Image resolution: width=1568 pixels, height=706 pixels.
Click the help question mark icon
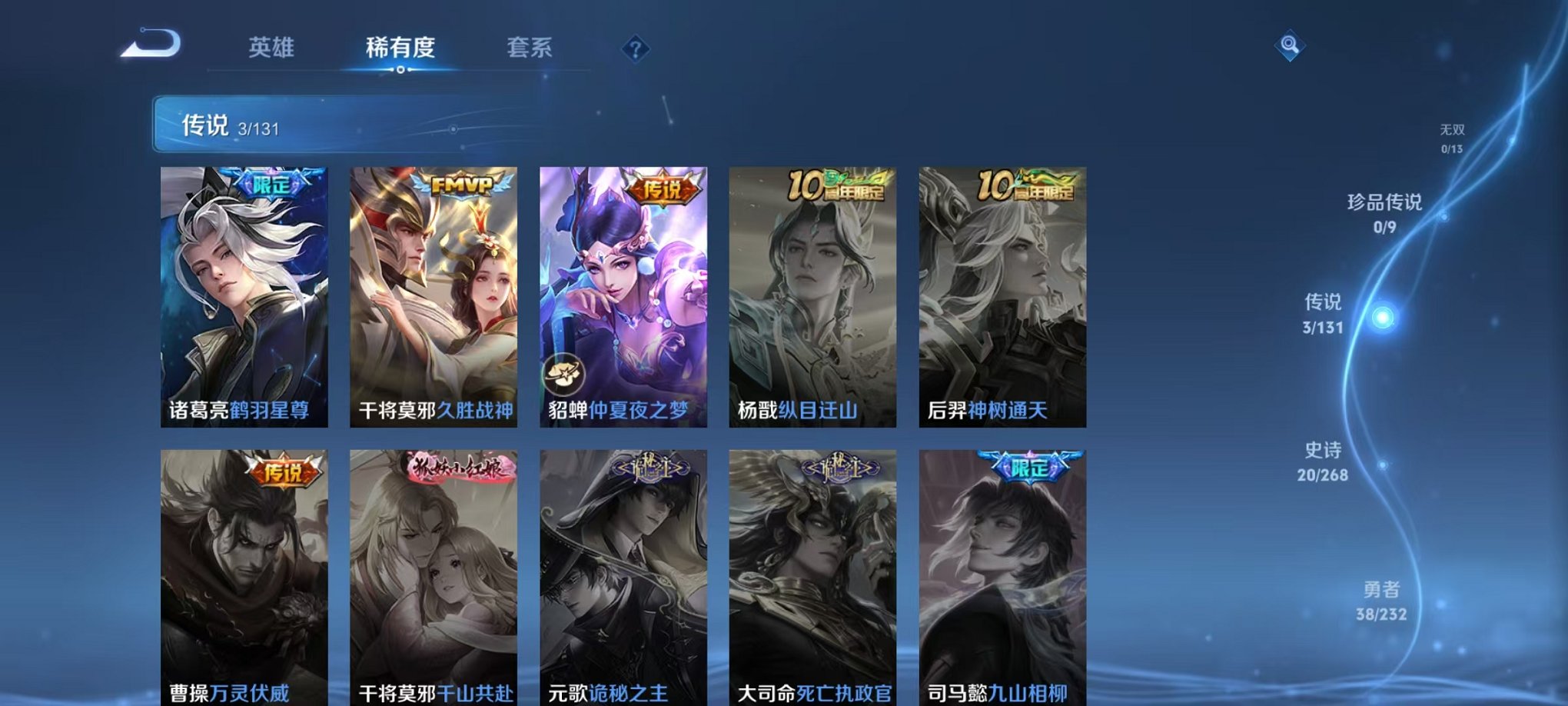point(634,48)
